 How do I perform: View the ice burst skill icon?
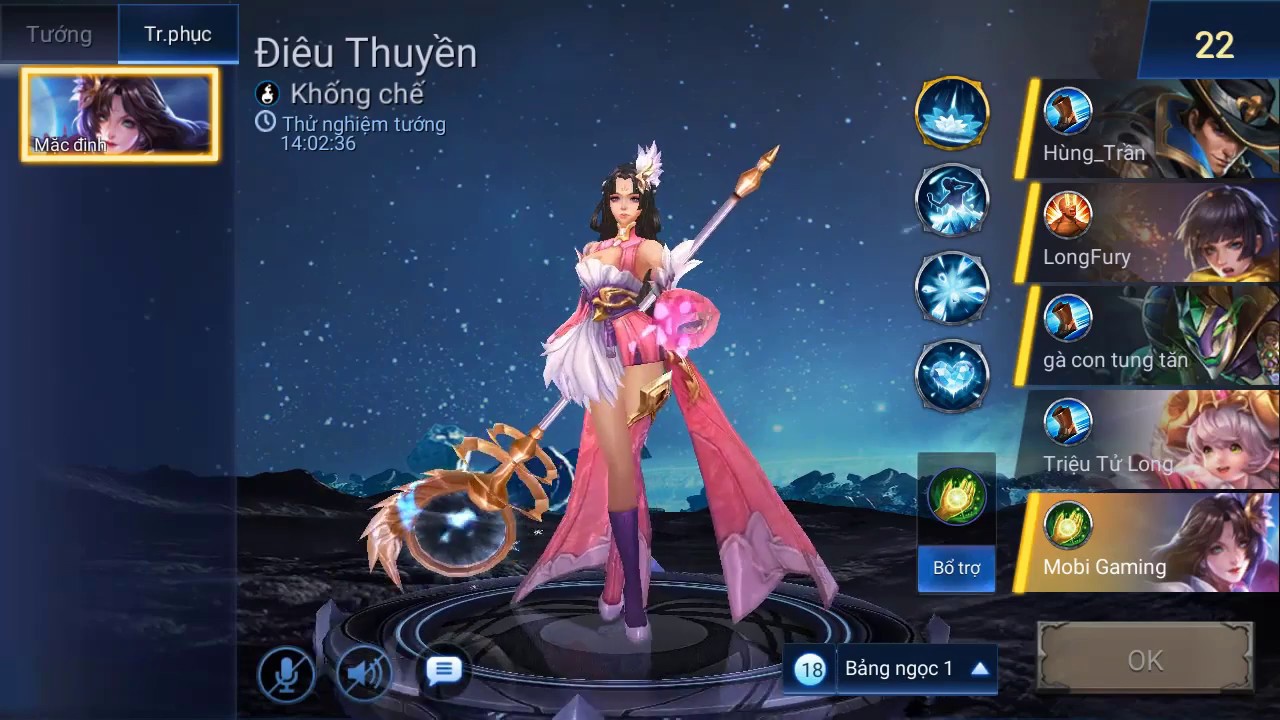pos(952,288)
